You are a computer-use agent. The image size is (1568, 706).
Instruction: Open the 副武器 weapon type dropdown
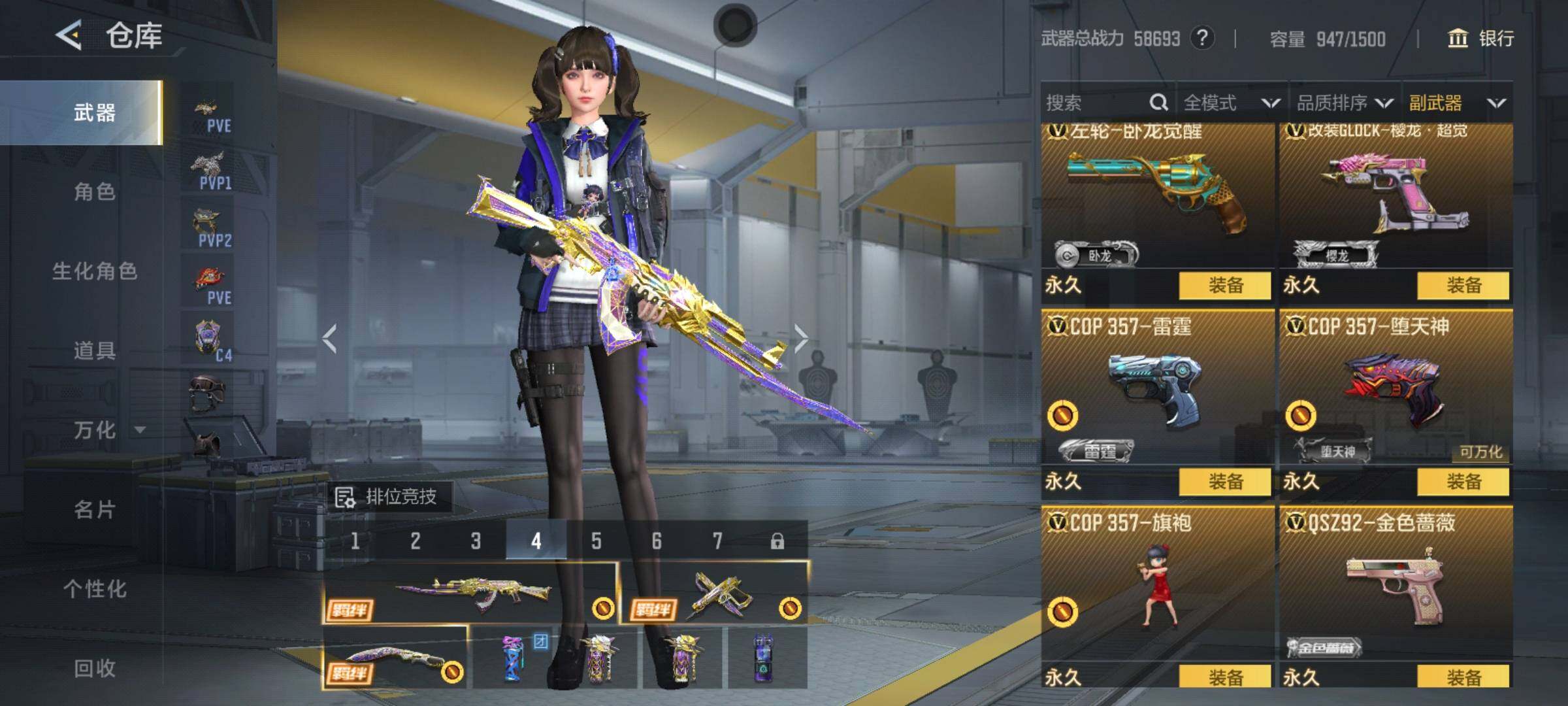(x=1457, y=103)
